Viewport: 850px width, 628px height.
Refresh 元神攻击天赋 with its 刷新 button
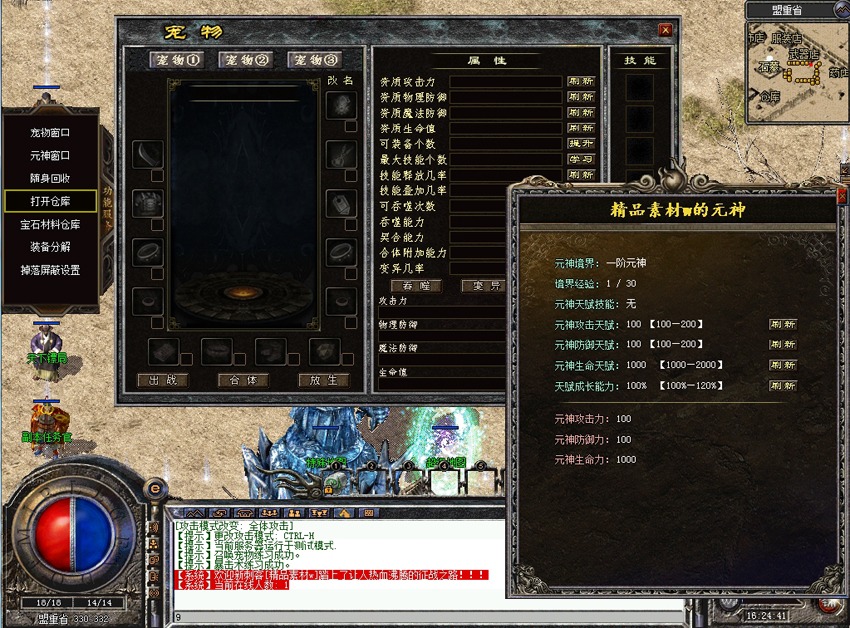tap(783, 325)
